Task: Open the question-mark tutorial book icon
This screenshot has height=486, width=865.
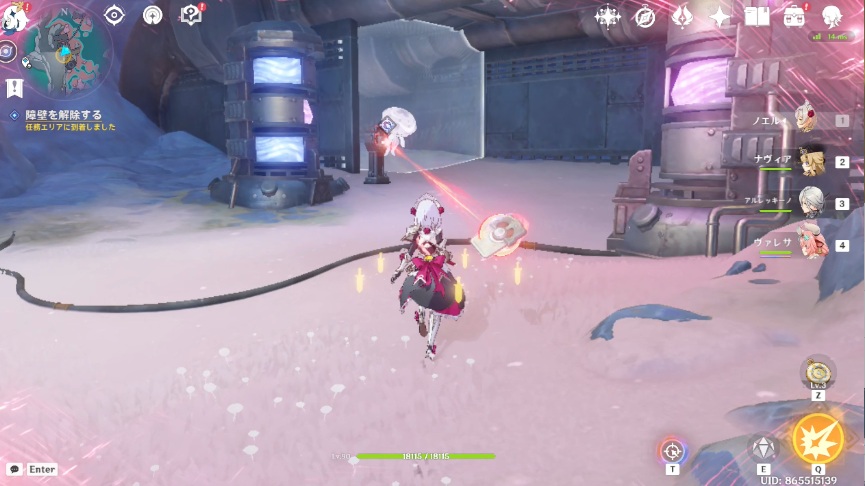Action: click(190, 15)
